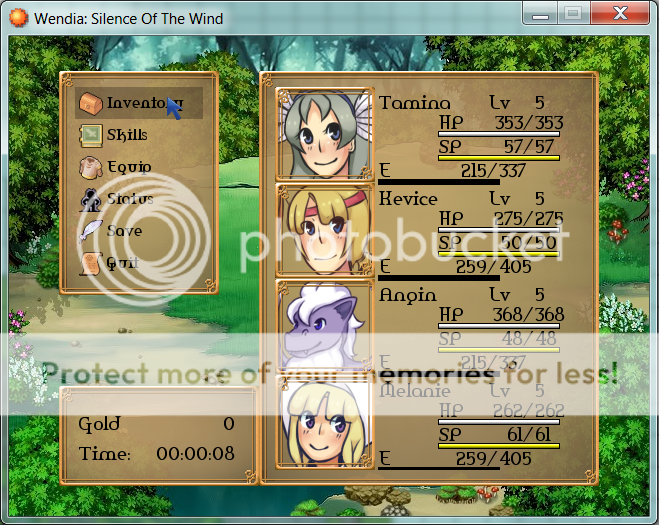Choose Quit from the menu
The image size is (659, 525).
(x=121, y=262)
